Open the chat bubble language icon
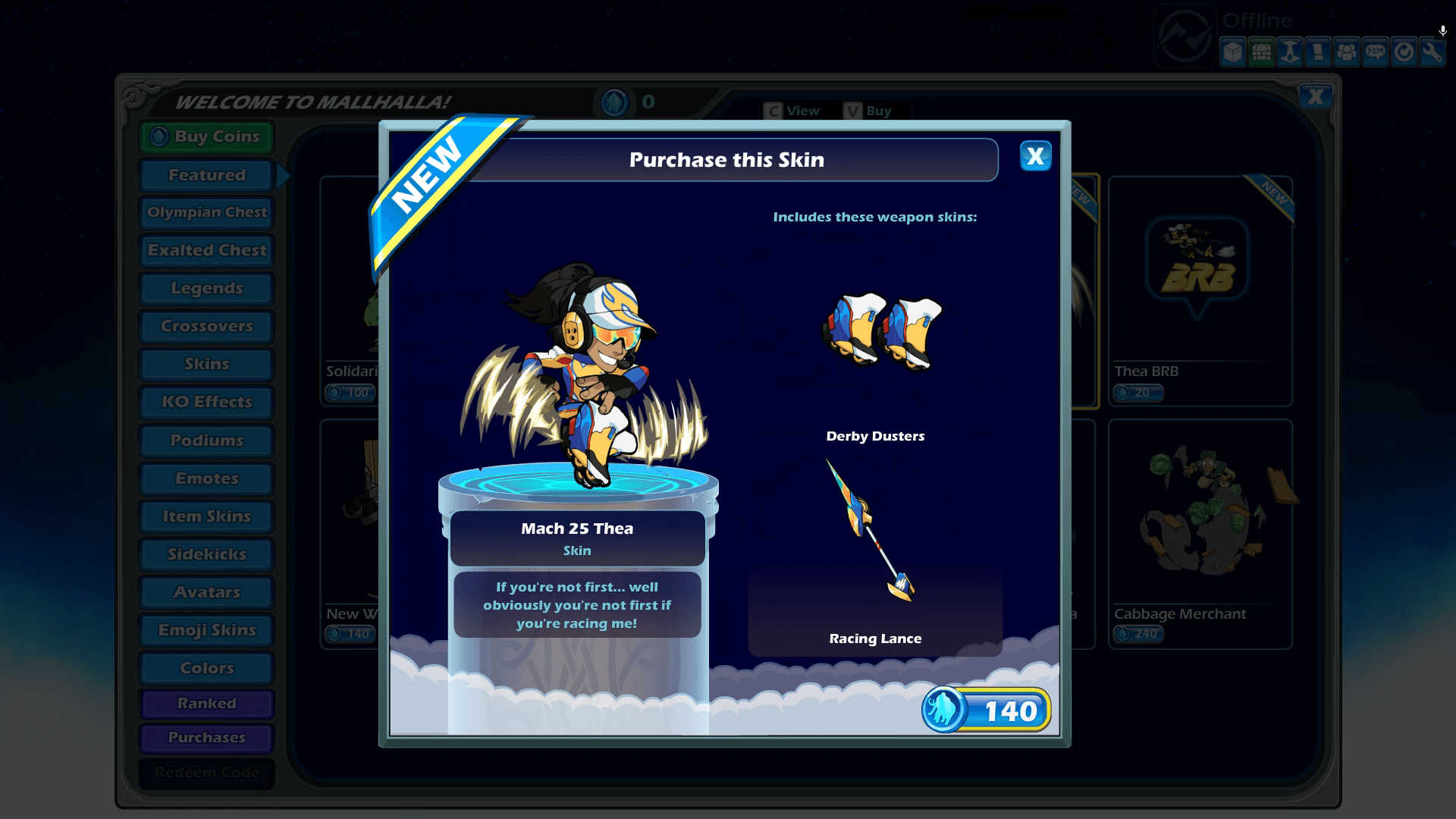This screenshot has height=819, width=1456. click(1375, 52)
